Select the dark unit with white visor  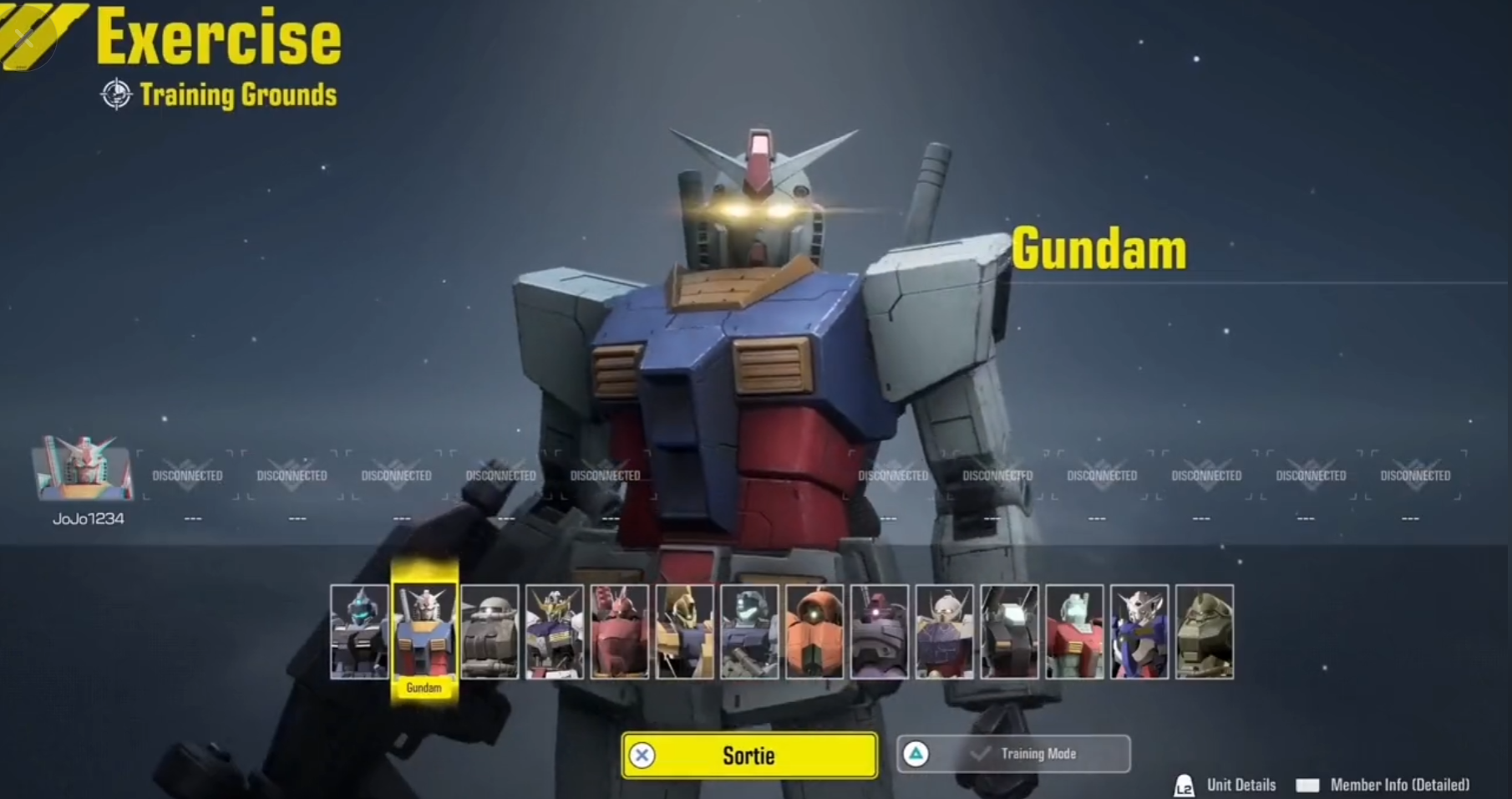click(x=1010, y=631)
